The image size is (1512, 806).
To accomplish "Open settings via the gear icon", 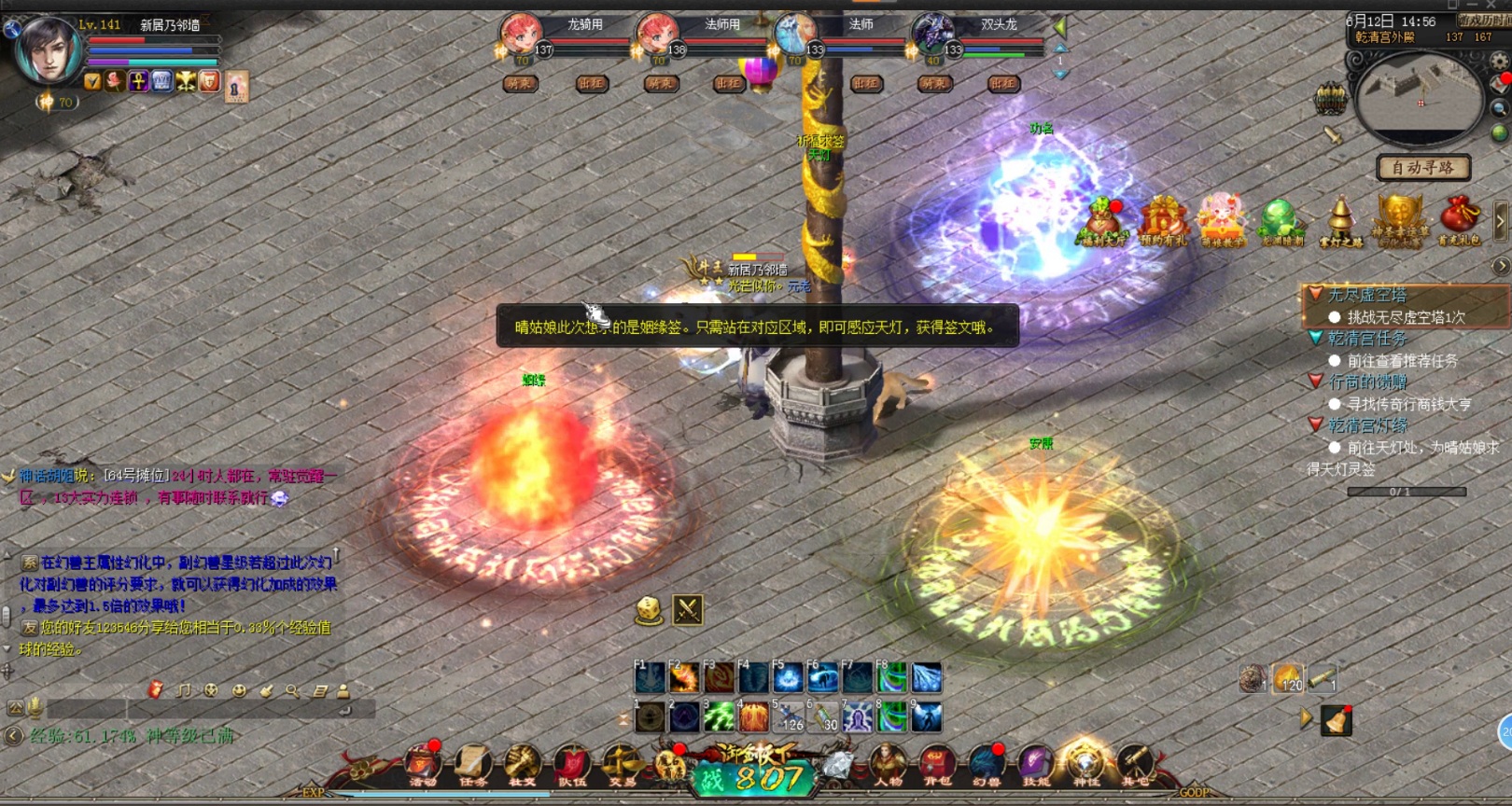I will click(1500, 62).
